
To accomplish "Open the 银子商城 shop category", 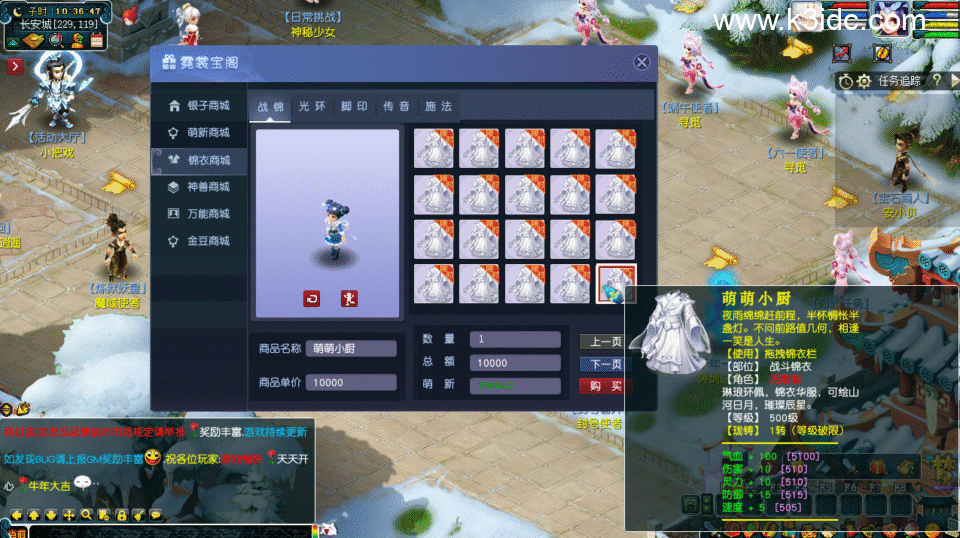I will click(x=199, y=106).
